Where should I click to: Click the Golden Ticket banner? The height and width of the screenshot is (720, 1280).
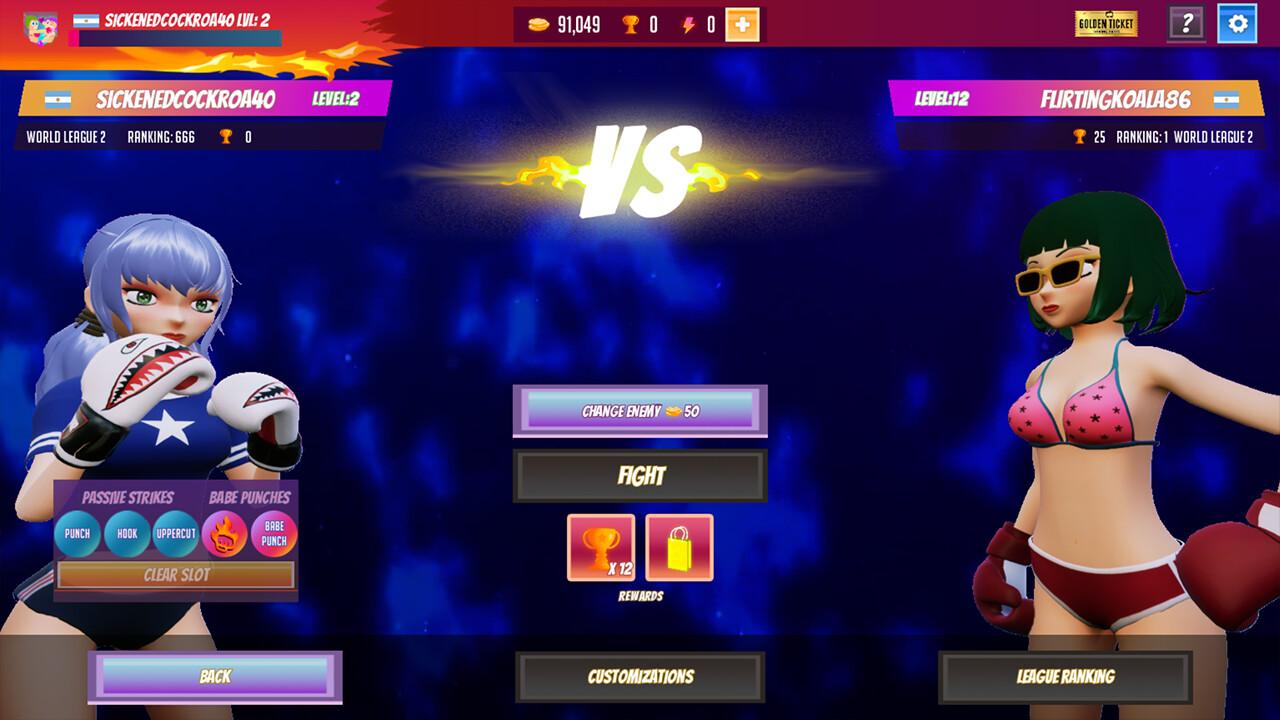tap(1105, 23)
